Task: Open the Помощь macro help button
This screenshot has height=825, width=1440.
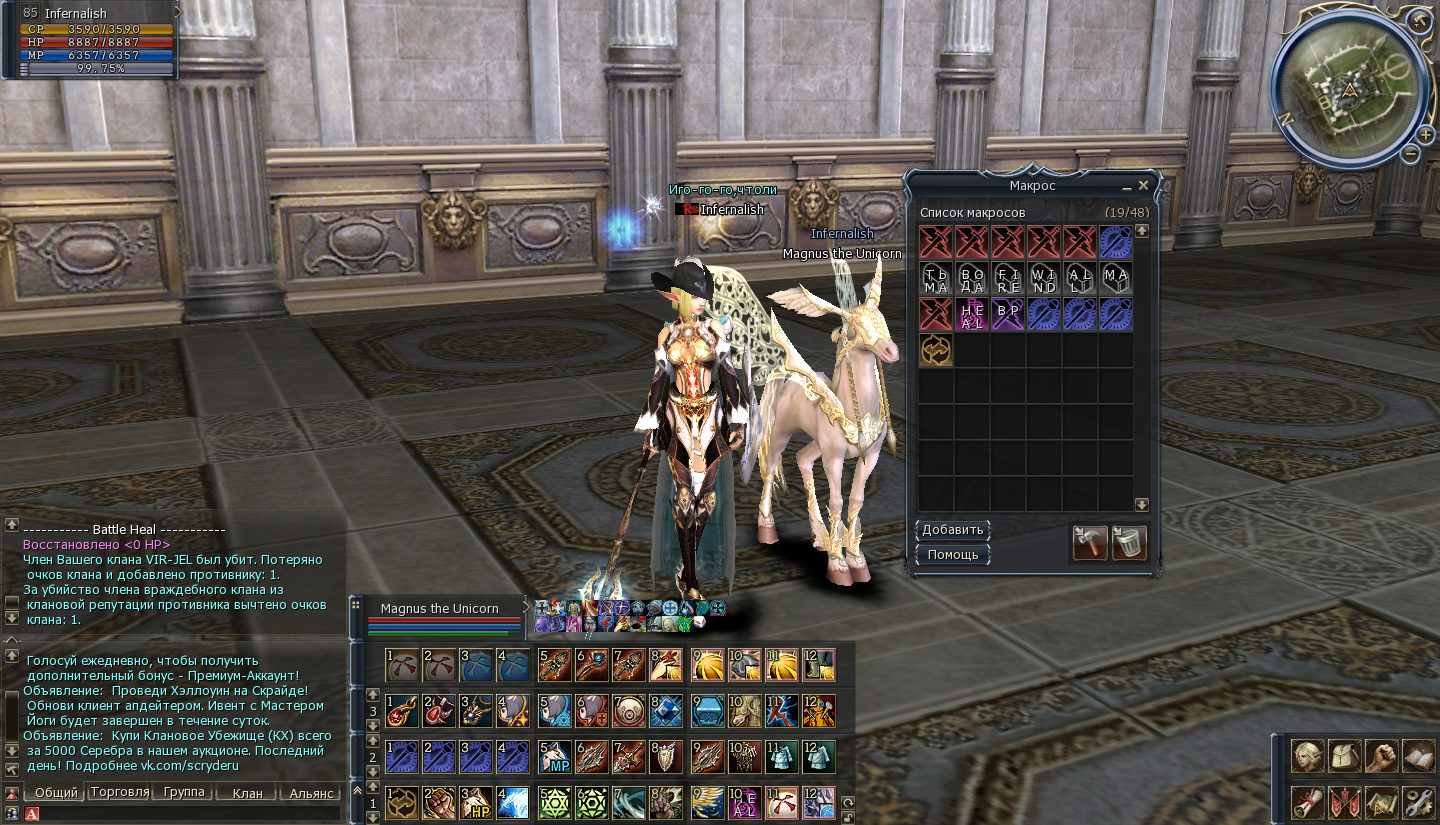Action: (953, 554)
